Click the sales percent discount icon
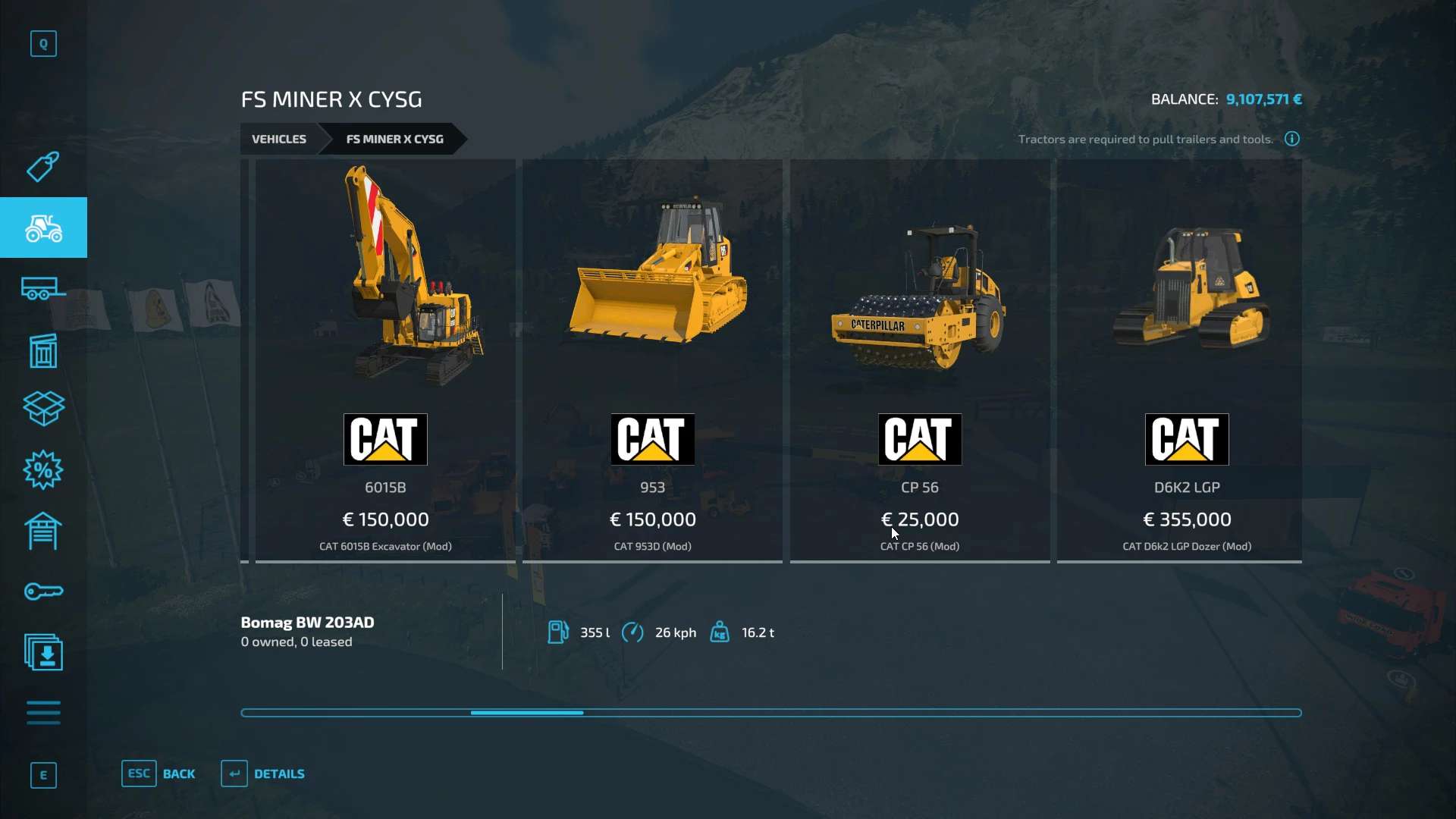Viewport: 1456px width, 819px height. click(43, 470)
